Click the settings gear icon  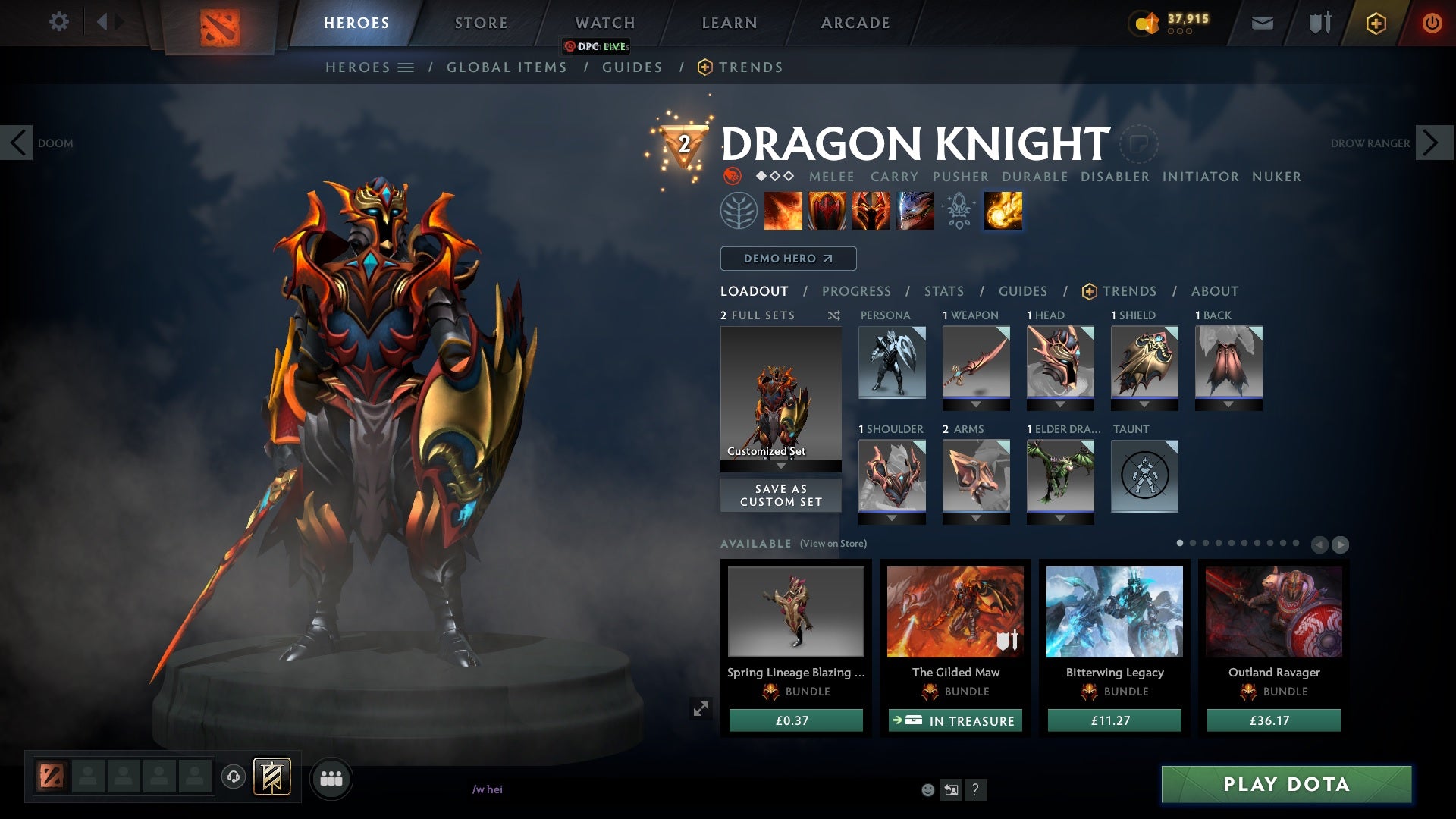pos(59,22)
